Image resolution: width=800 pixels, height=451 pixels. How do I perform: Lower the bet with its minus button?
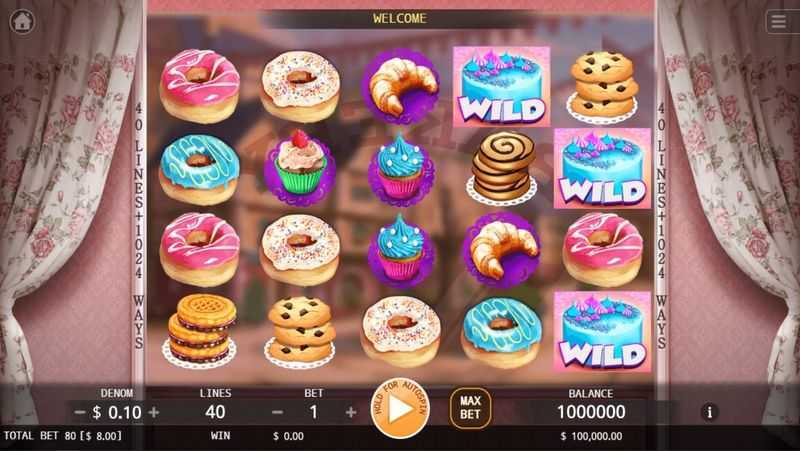277,411
